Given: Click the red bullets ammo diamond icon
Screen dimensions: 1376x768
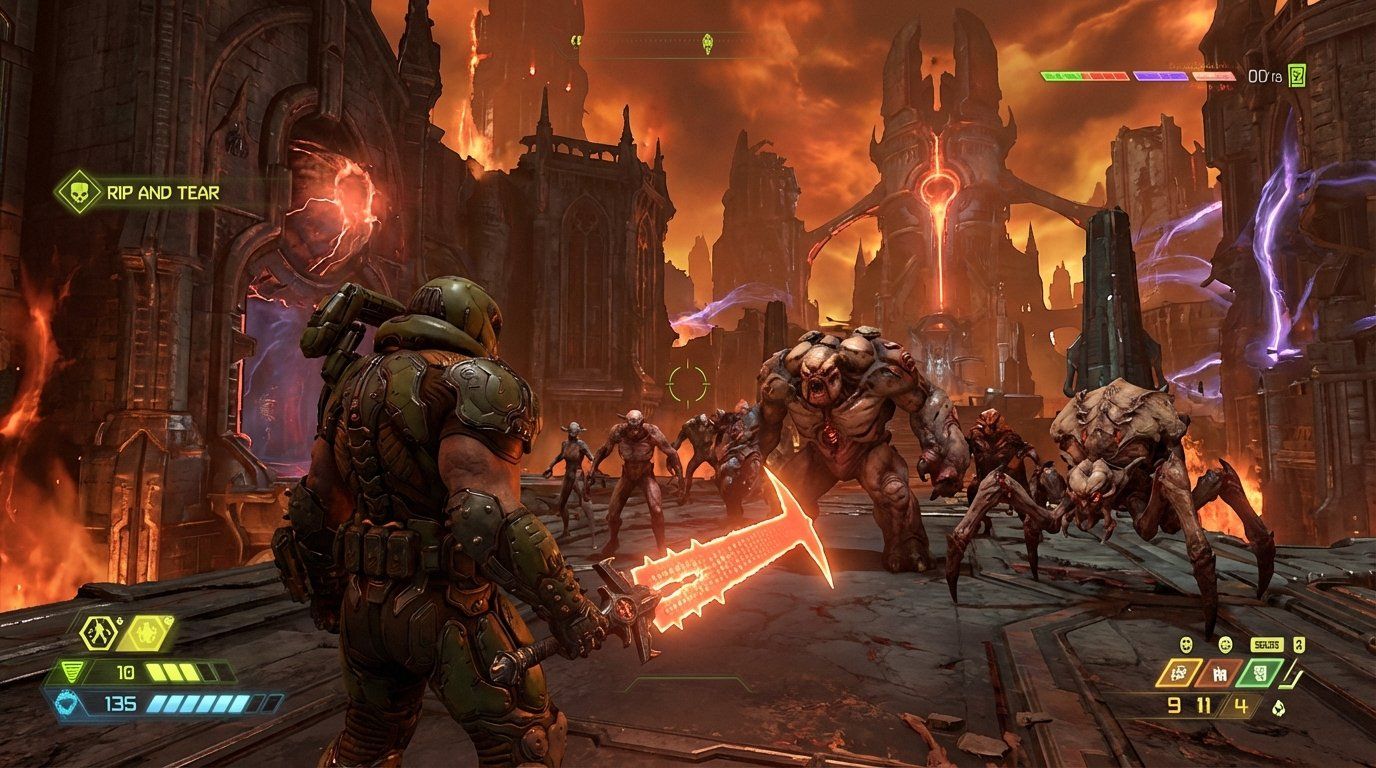Looking at the screenshot, I should [1219, 673].
